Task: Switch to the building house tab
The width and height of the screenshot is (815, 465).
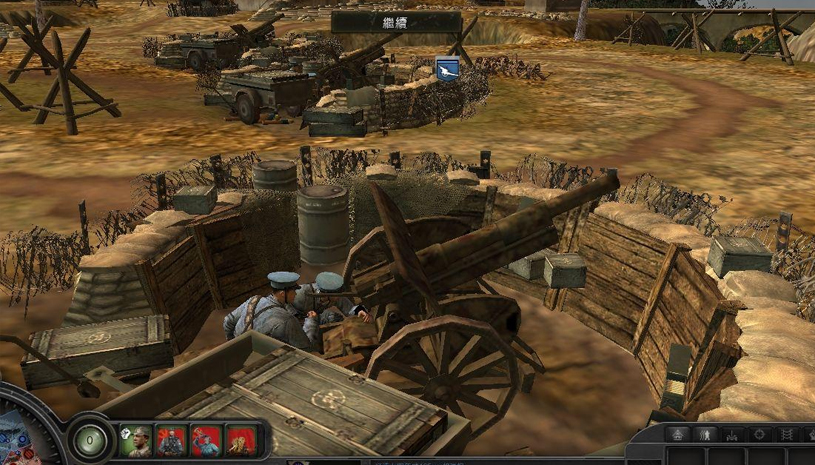Action: click(676, 435)
